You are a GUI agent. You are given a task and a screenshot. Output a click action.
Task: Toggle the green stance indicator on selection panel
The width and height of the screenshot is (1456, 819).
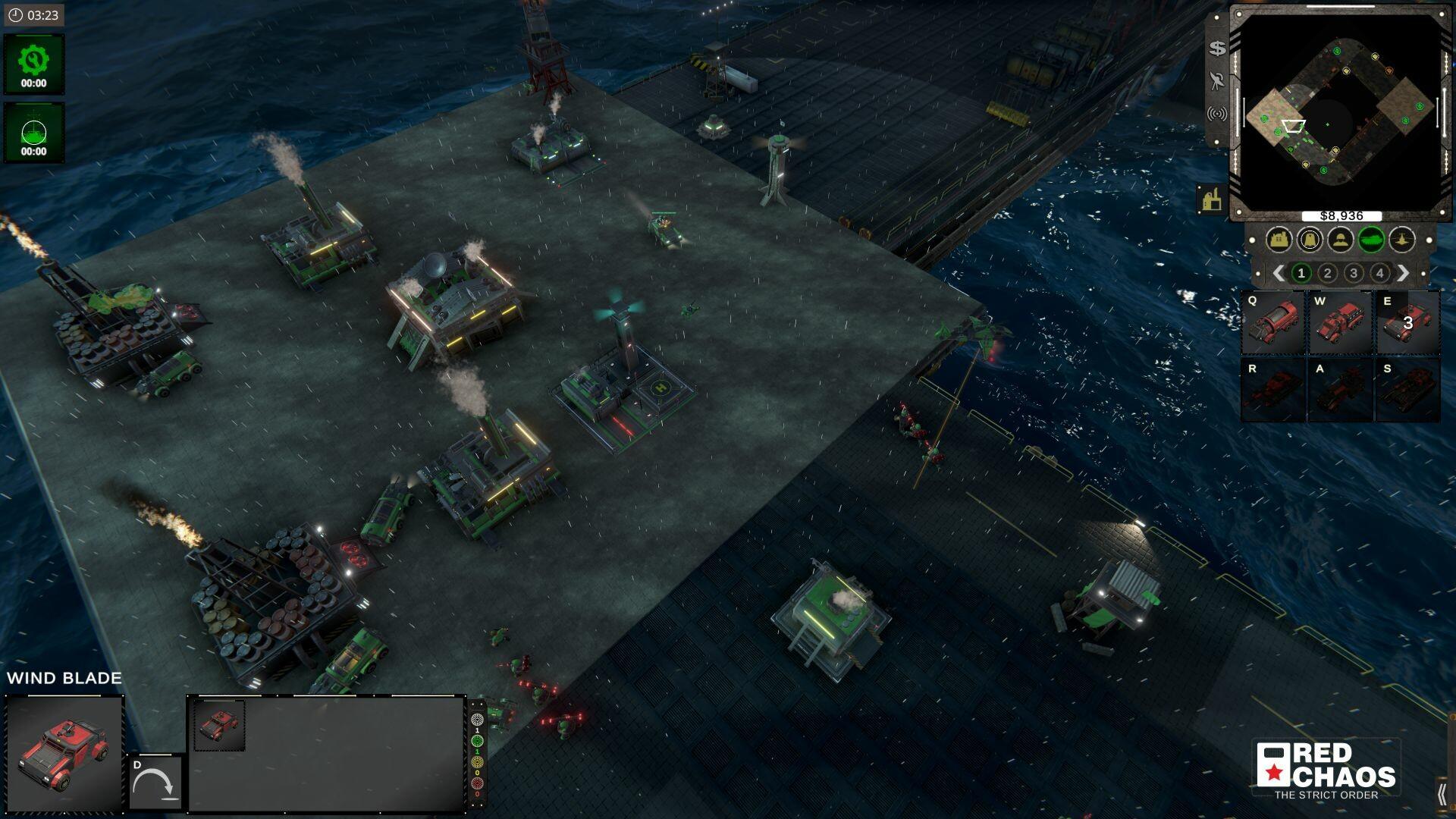tap(478, 742)
